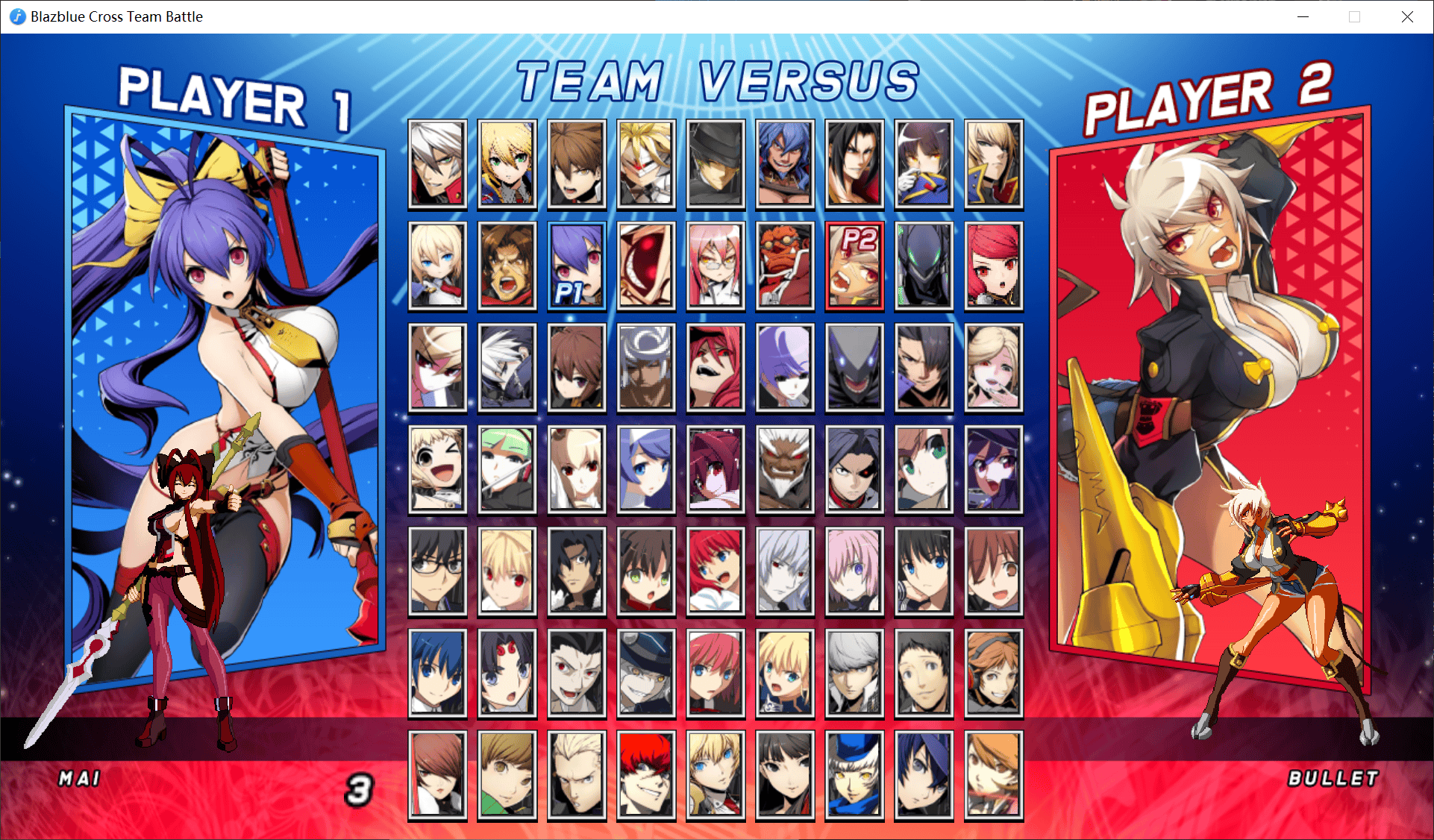Screen dimensions: 1434x840
Task: Click the BULLET name label at bottom right
Action: click(1335, 778)
